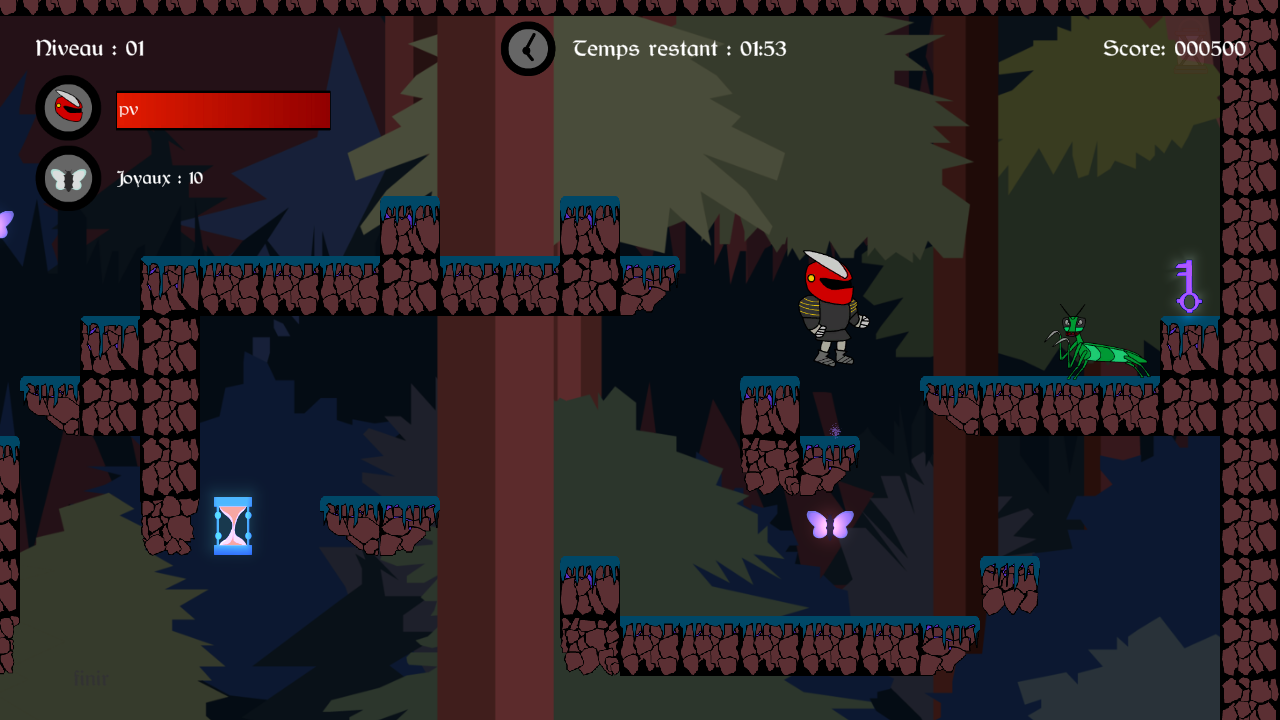Image resolution: width=1280 pixels, height=720 pixels.
Task: Click the clock icon beside the timer
Action: tap(528, 48)
